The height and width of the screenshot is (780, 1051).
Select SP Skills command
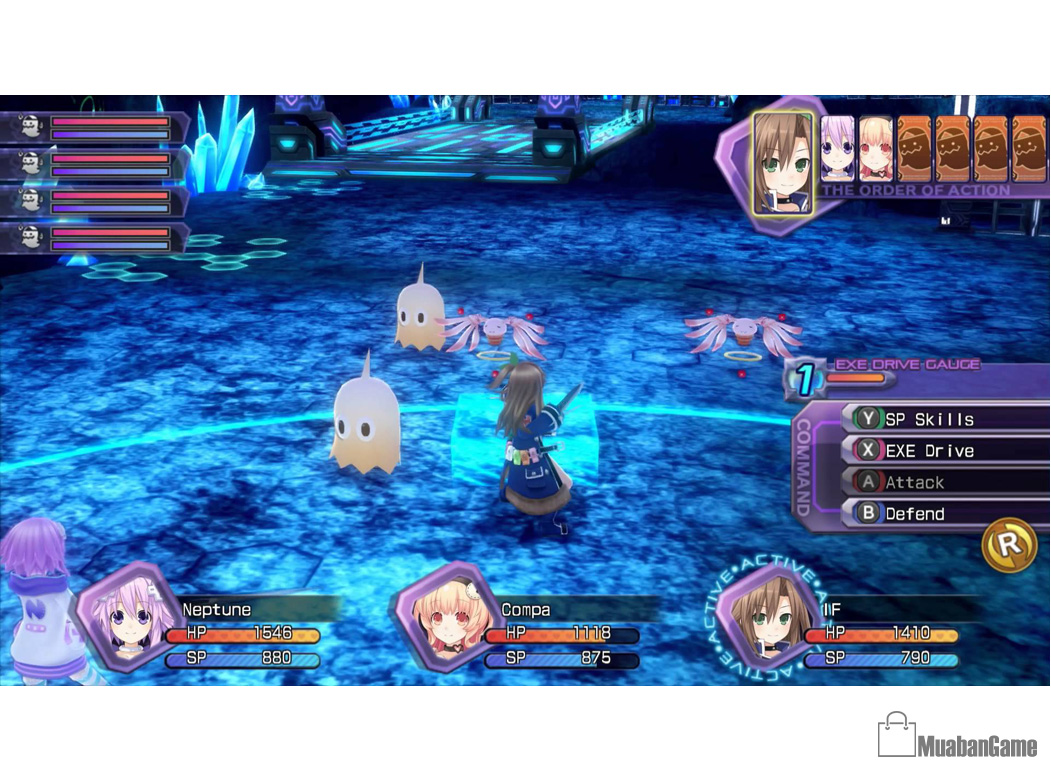coord(929,419)
